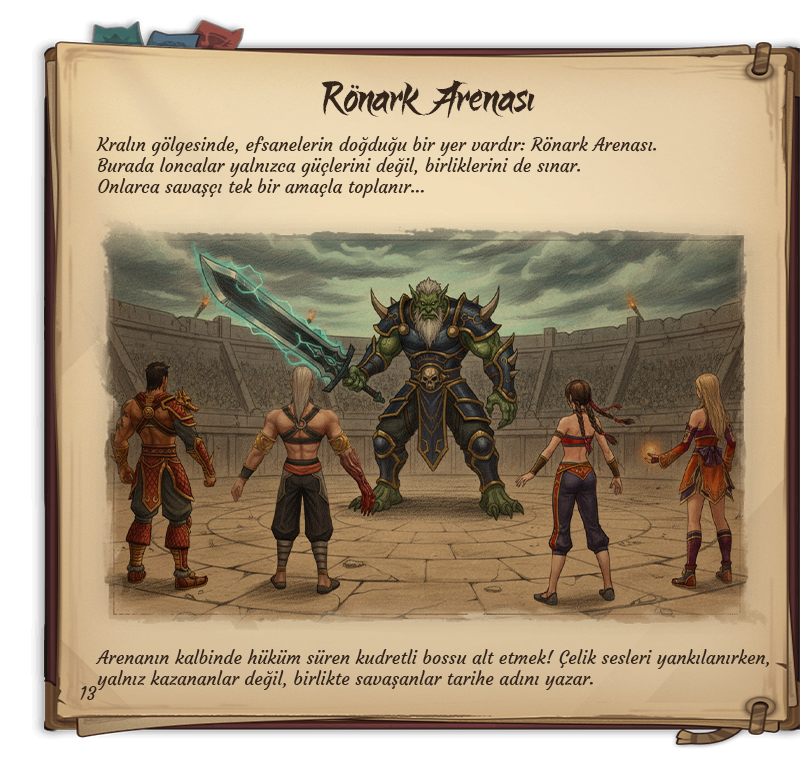Viewport: 800px width, 765px height.
Task: Switch to the blue bookmark tab
Action: [172, 39]
